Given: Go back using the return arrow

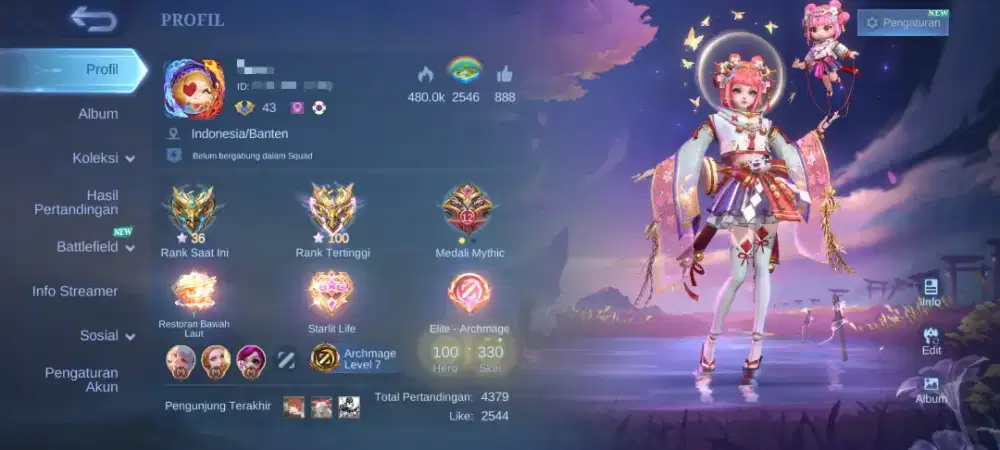Looking at the screenshot, I should click(93, 19).
